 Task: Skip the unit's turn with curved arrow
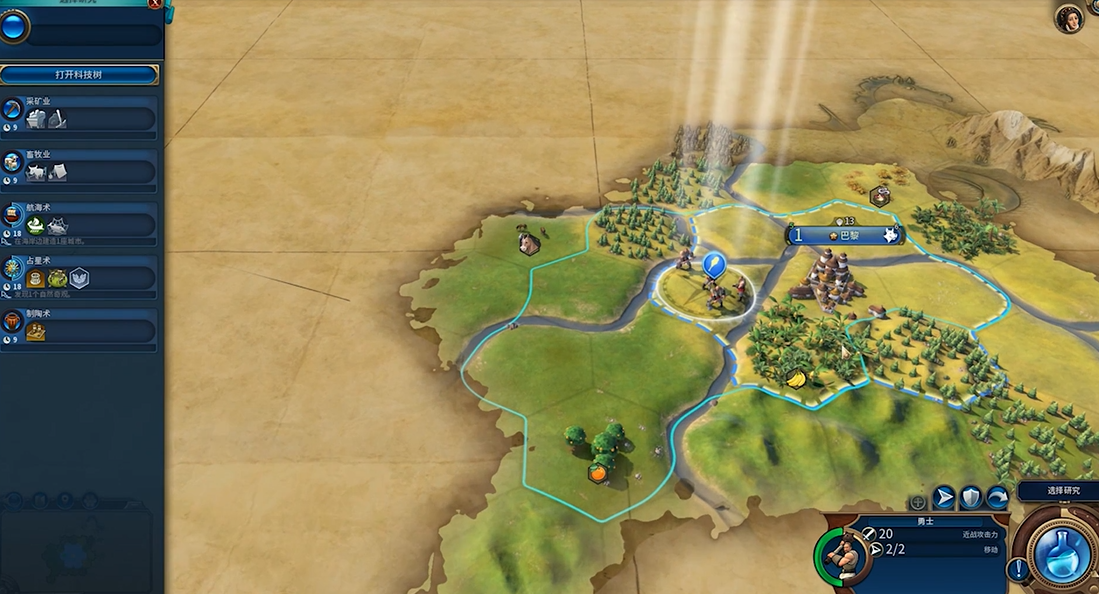997,497
